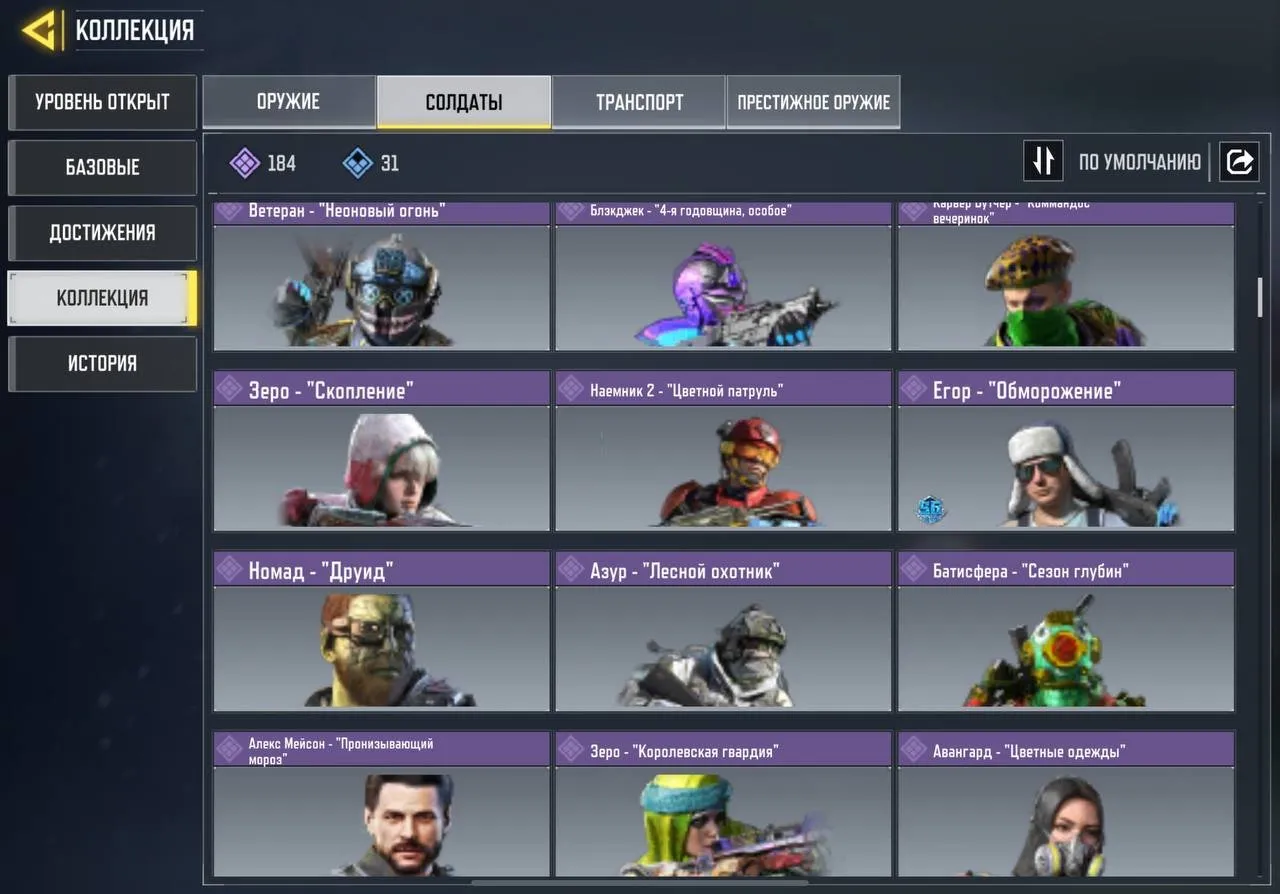Click the diamond icon on the Авангард card header
Viewport: 1280px width, 894px height.
click(913, 749)
